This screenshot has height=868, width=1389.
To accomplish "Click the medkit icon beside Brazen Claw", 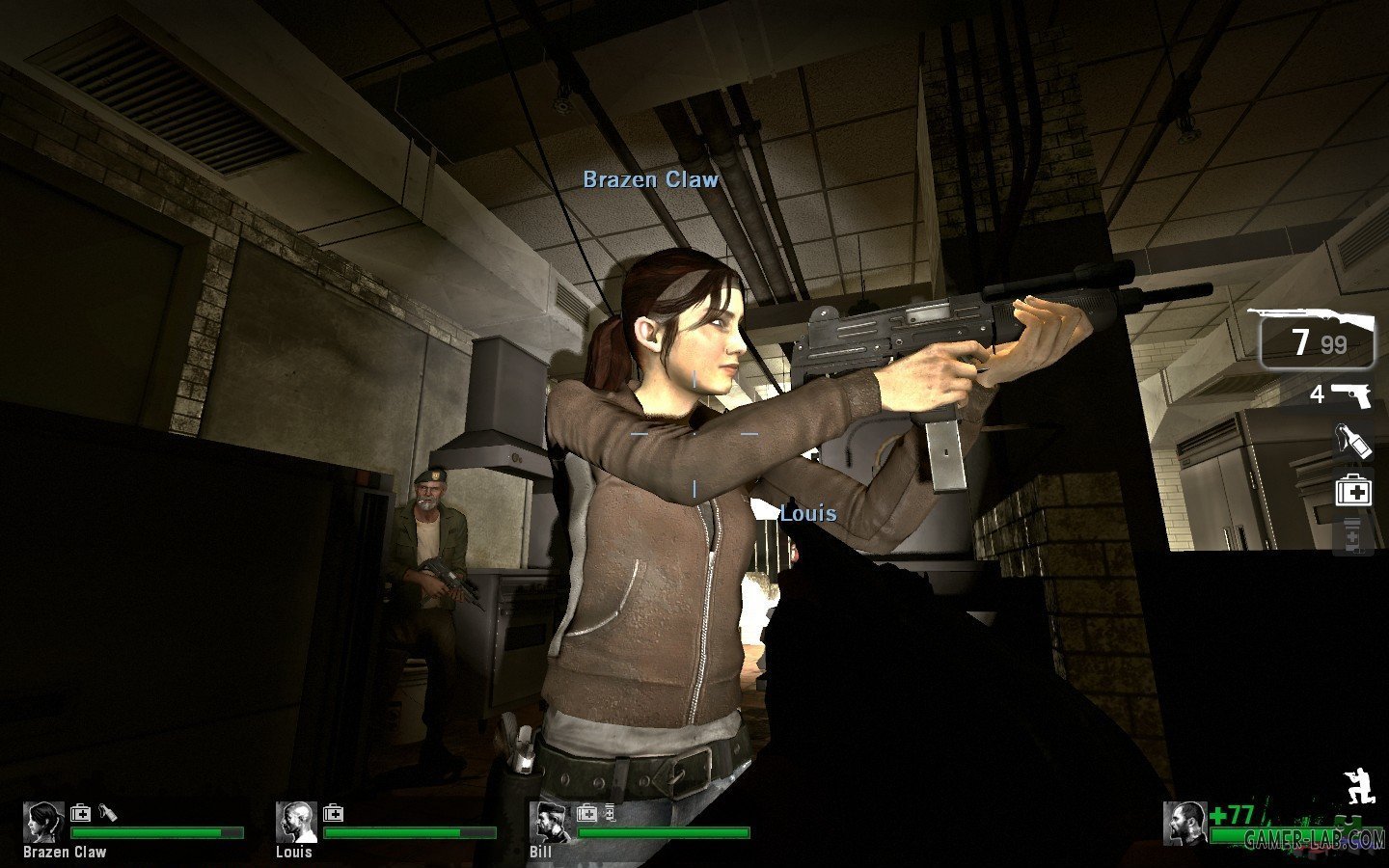I will point(80,813).
